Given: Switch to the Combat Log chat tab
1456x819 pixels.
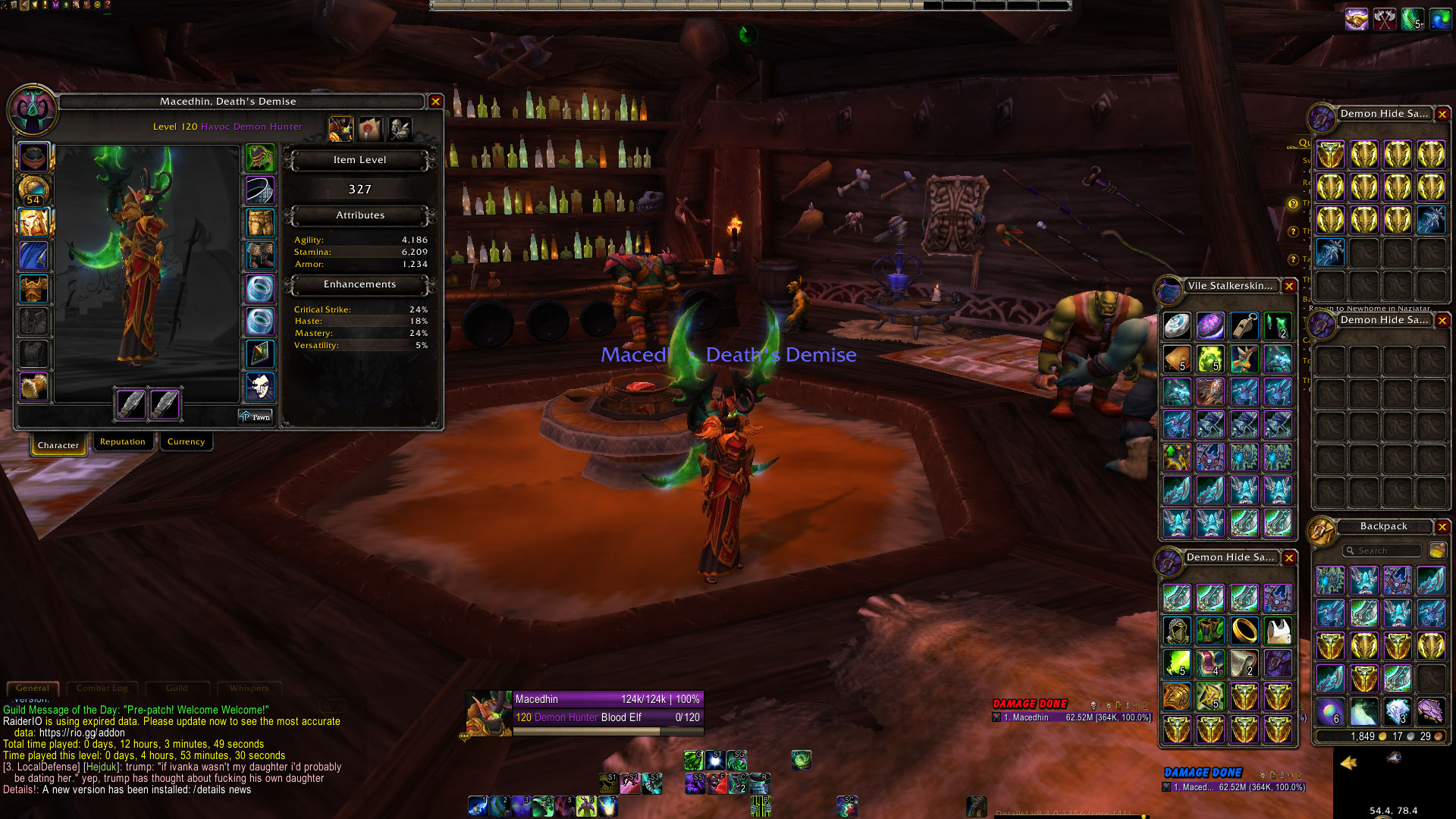Looking at the screenshot, I should click(102, 688).
